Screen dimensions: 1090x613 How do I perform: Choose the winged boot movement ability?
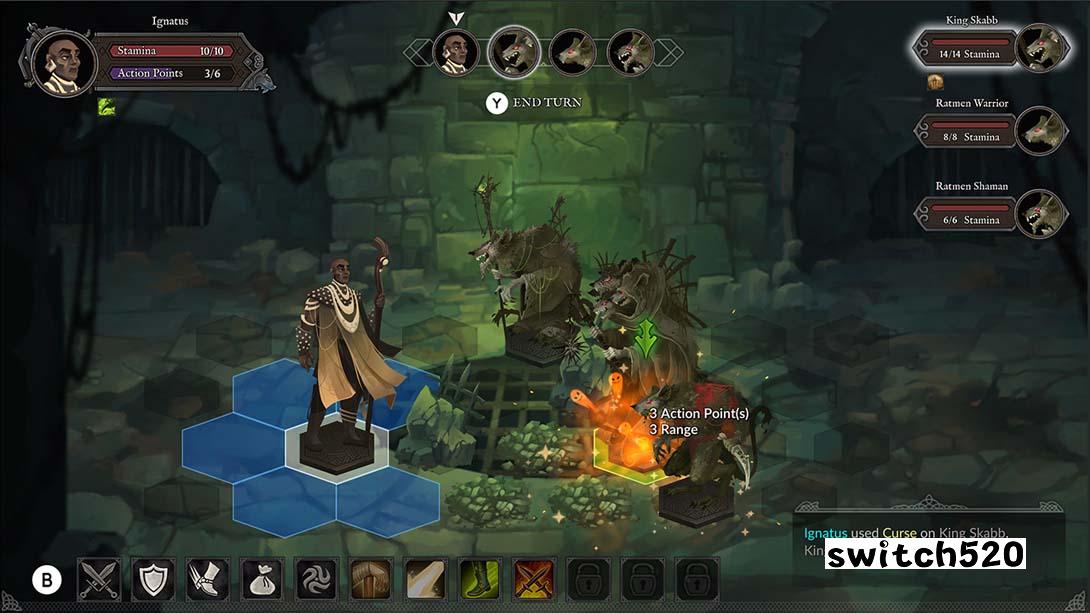pyautogui.click(x=208, y=579)
